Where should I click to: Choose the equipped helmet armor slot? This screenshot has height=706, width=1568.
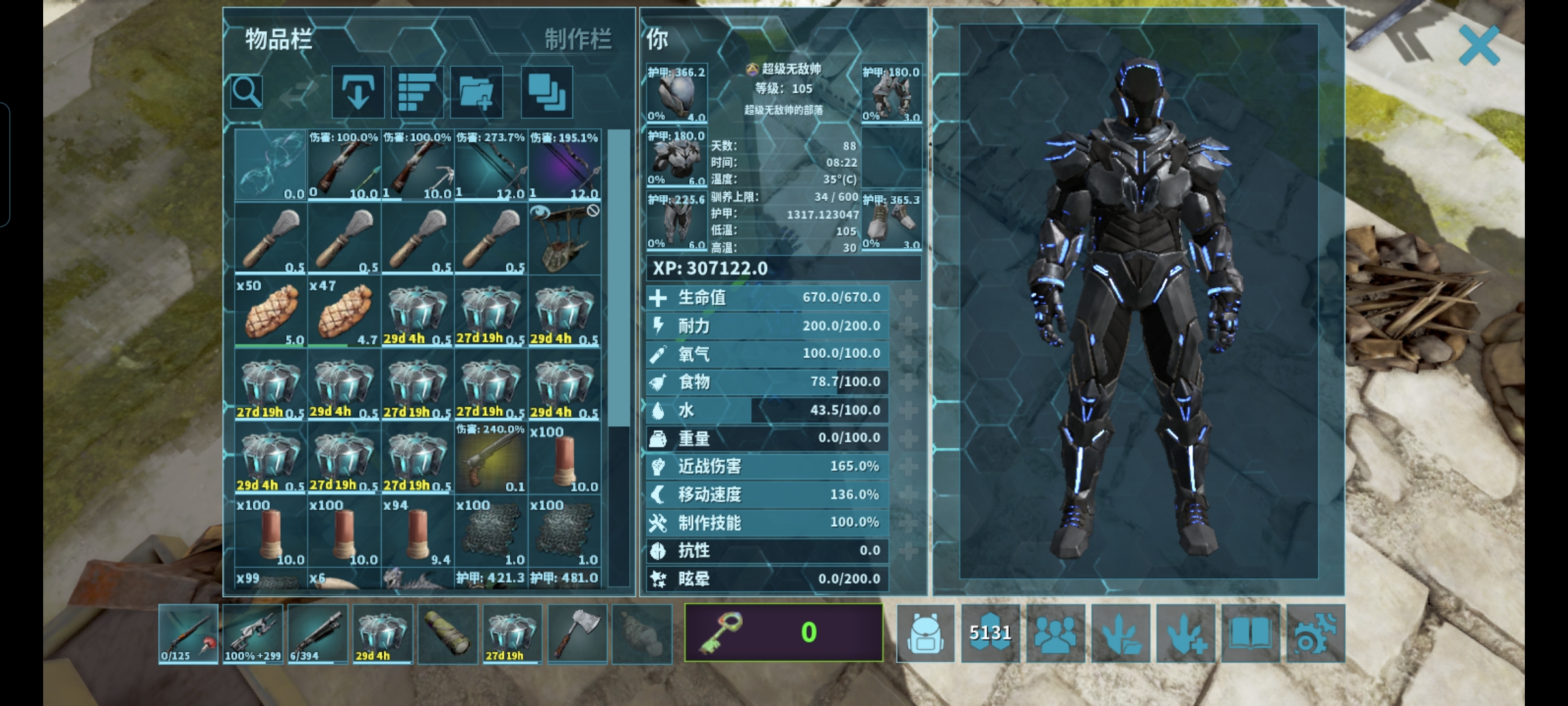coord(677,93)
